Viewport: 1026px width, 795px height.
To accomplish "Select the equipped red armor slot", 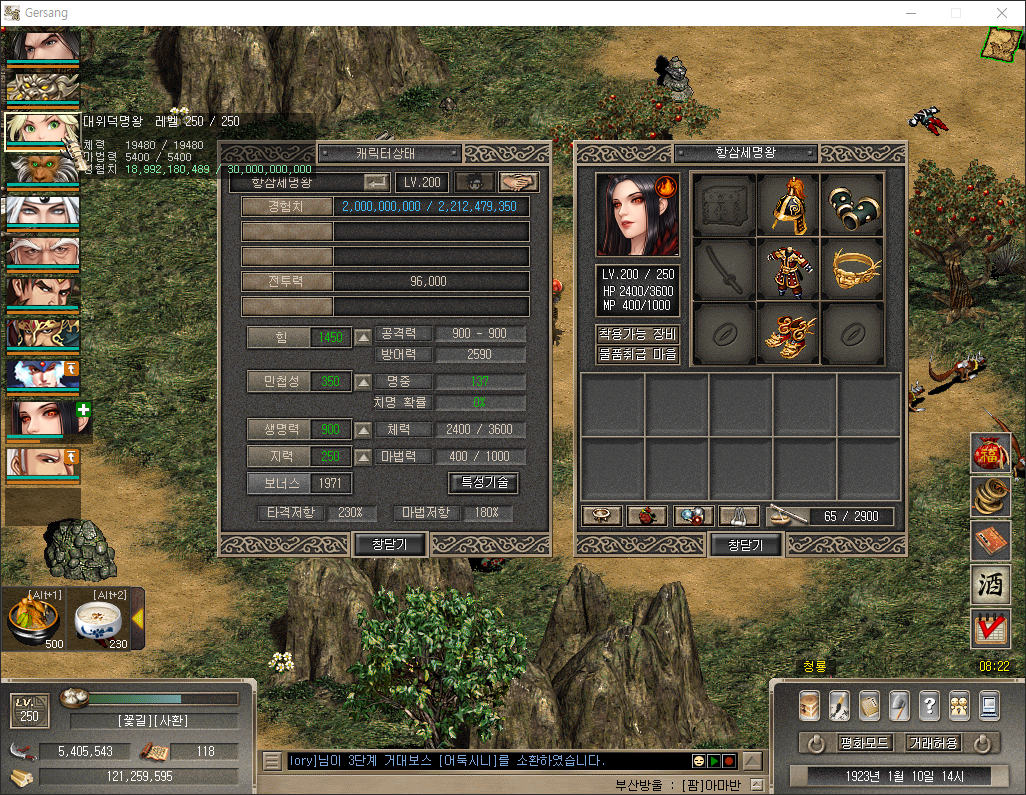I will [x=789, y=269].
